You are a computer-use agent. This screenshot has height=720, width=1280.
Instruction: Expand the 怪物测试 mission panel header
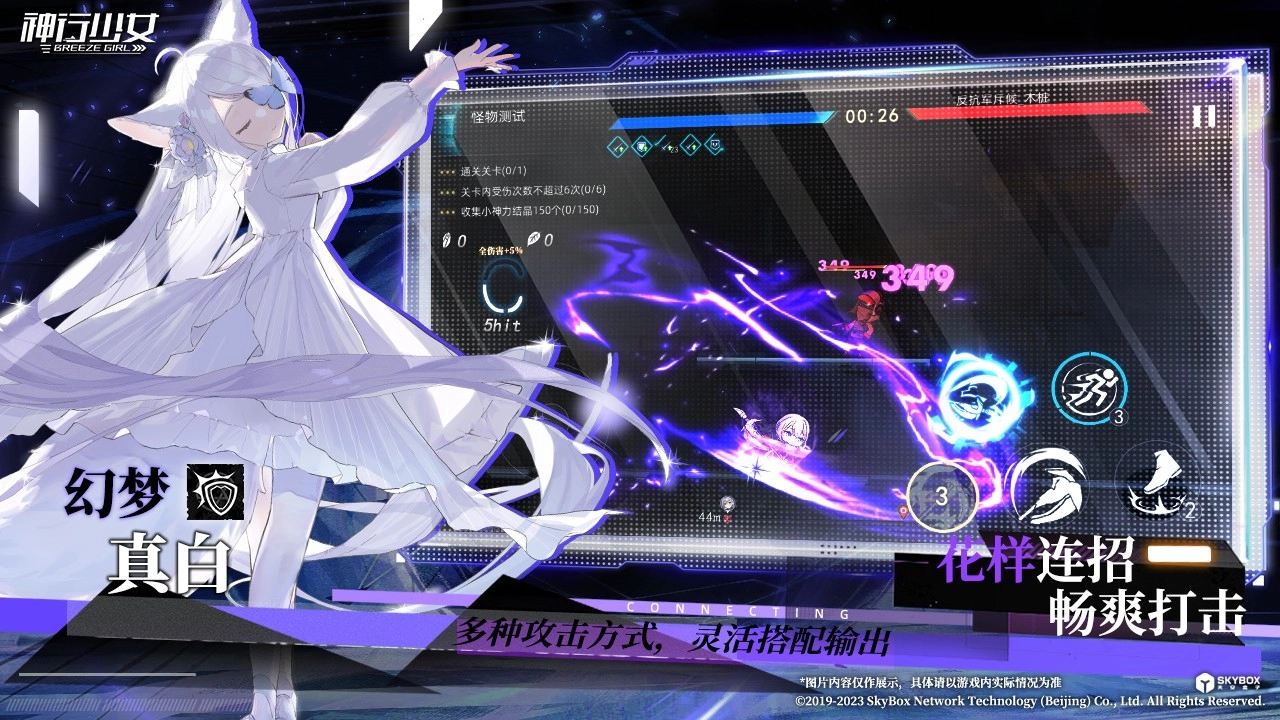[x=497, y=115]
